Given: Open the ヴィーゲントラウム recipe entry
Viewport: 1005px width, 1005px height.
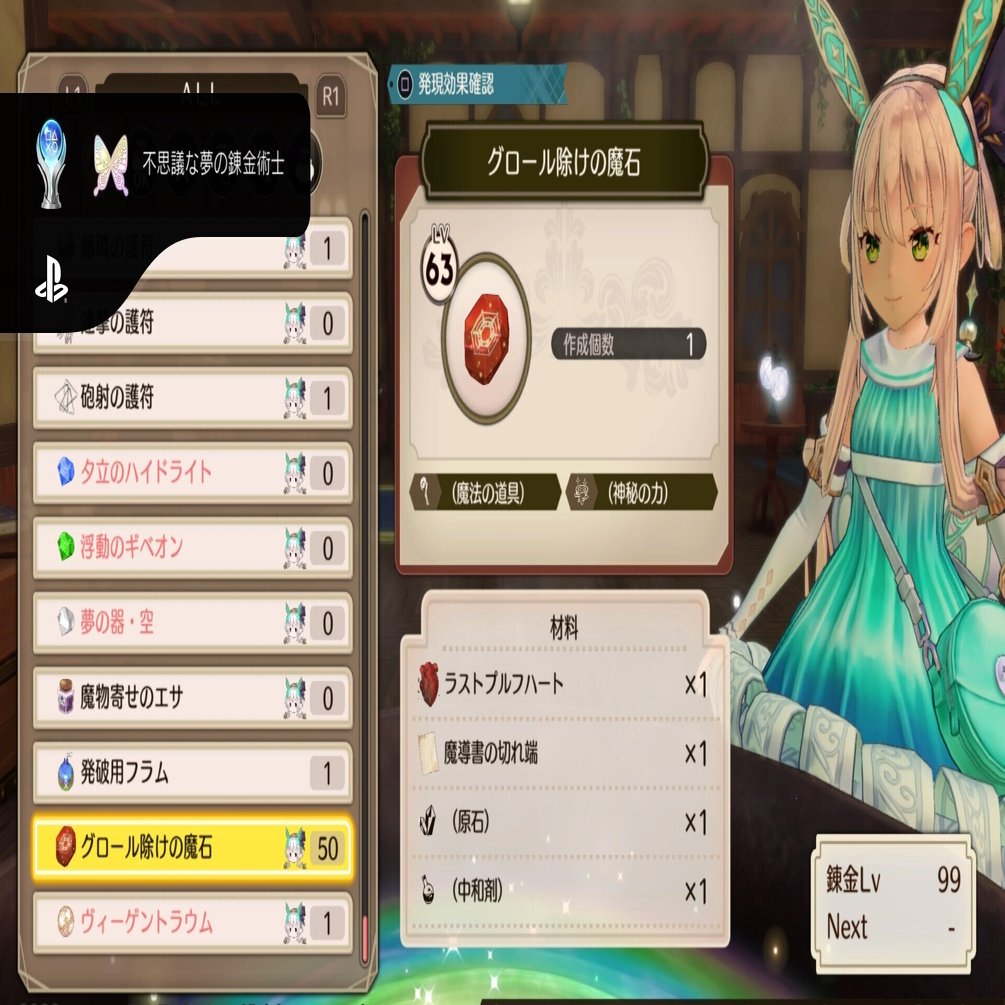Looking at the screenshot, I should [x=192, y=922].
